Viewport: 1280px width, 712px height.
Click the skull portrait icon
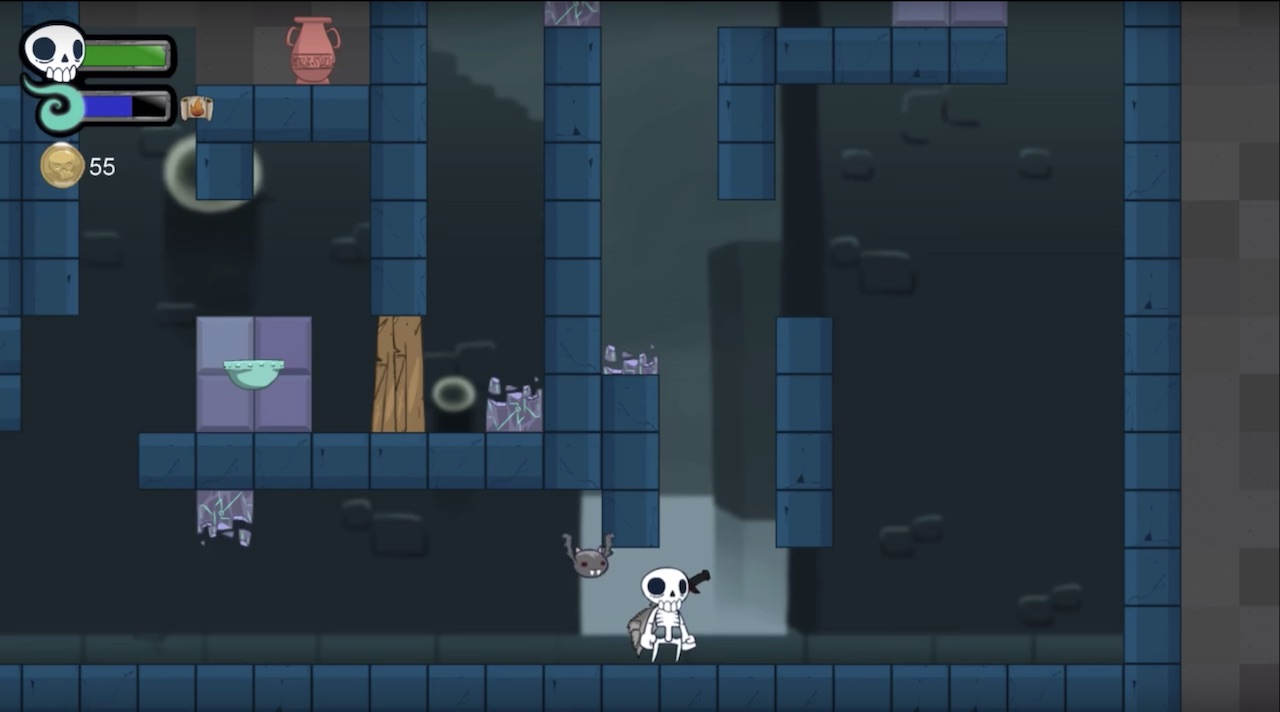click(54, 51)
